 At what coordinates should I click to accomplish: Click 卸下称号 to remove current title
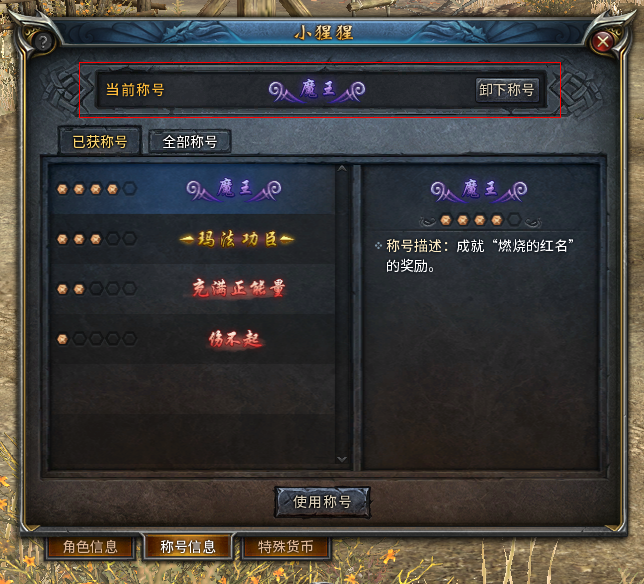(506, 90)
